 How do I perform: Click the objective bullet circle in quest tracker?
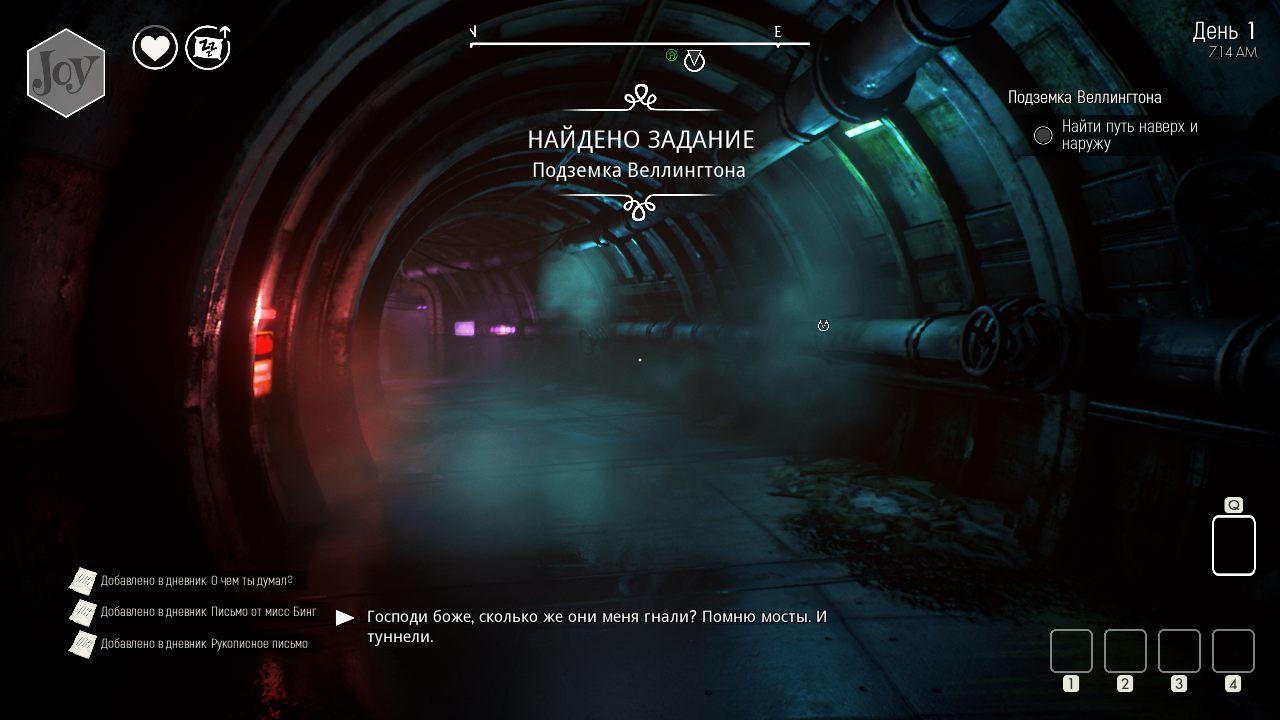pyautogui.click(x=1042, y=134)
